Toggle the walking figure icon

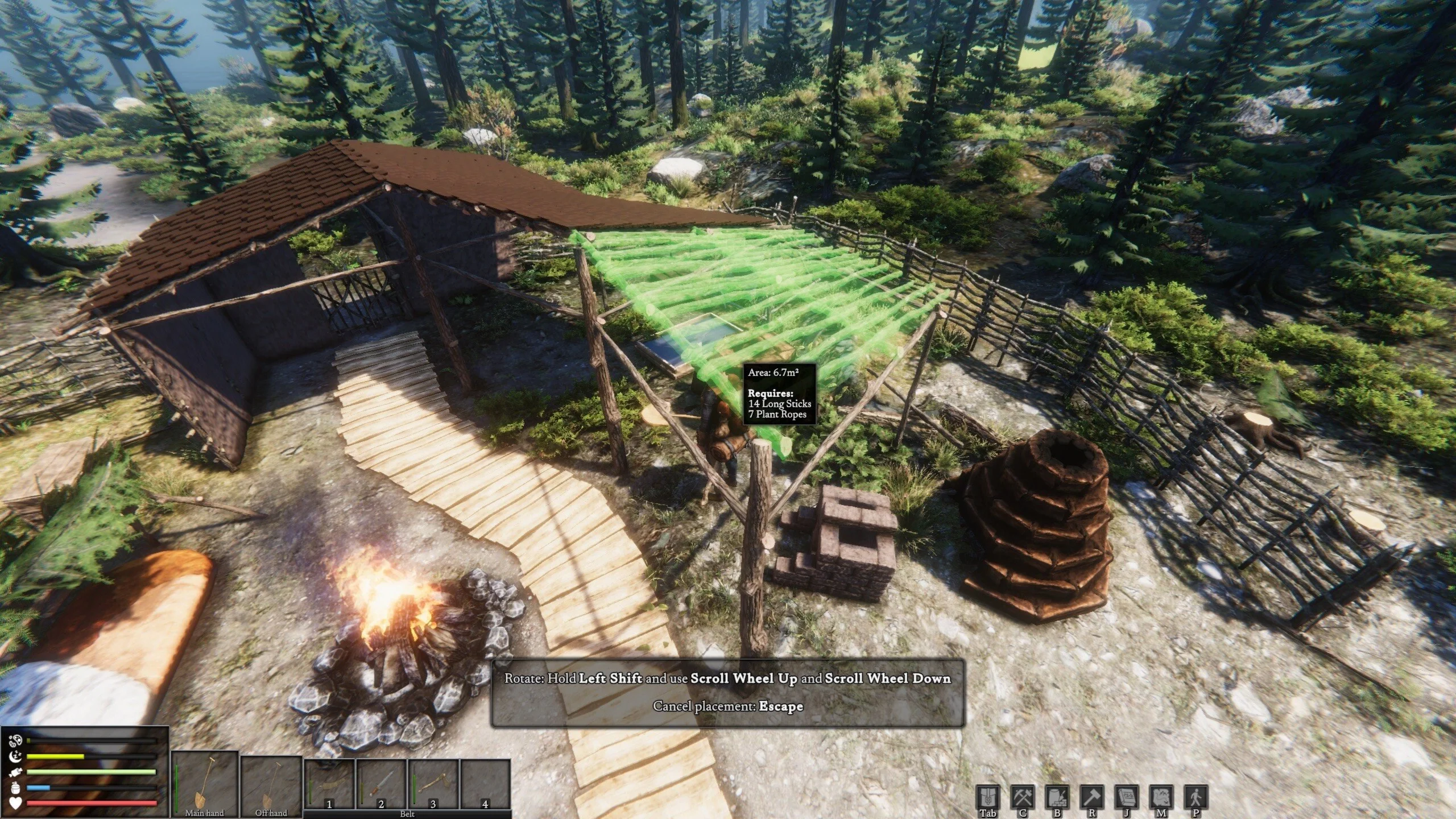(x=1196, y=797)
